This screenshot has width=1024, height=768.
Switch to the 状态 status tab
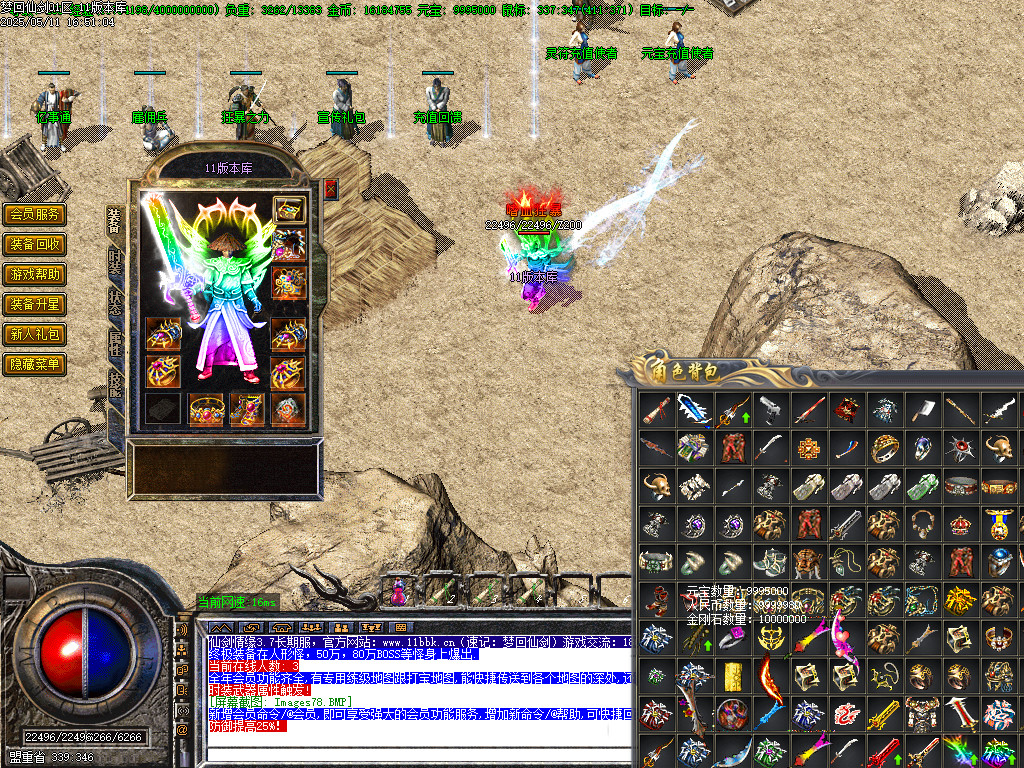pyautogui.click(x=115, y=304)
